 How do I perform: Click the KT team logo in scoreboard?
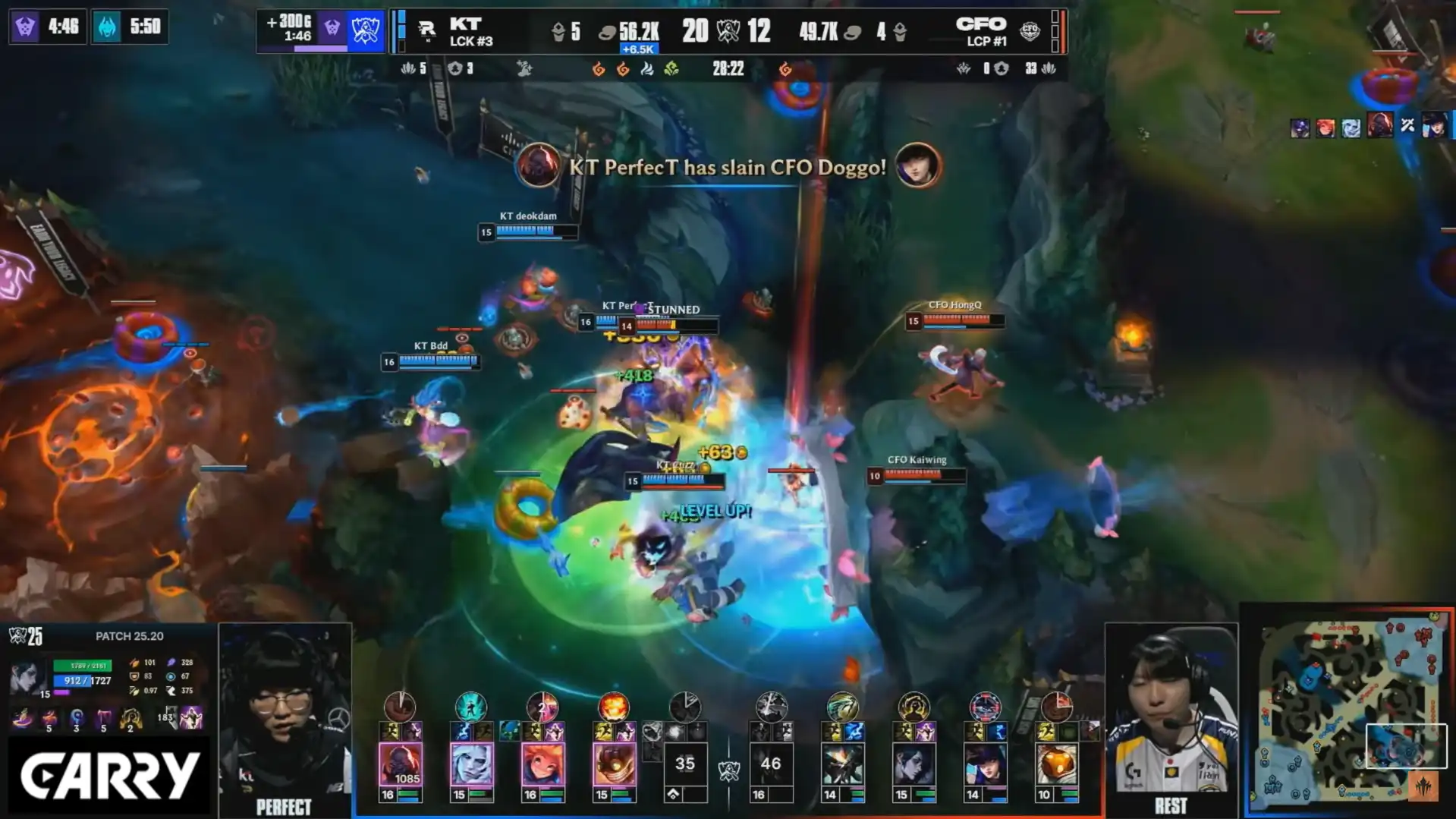click(x=426, y=30)
